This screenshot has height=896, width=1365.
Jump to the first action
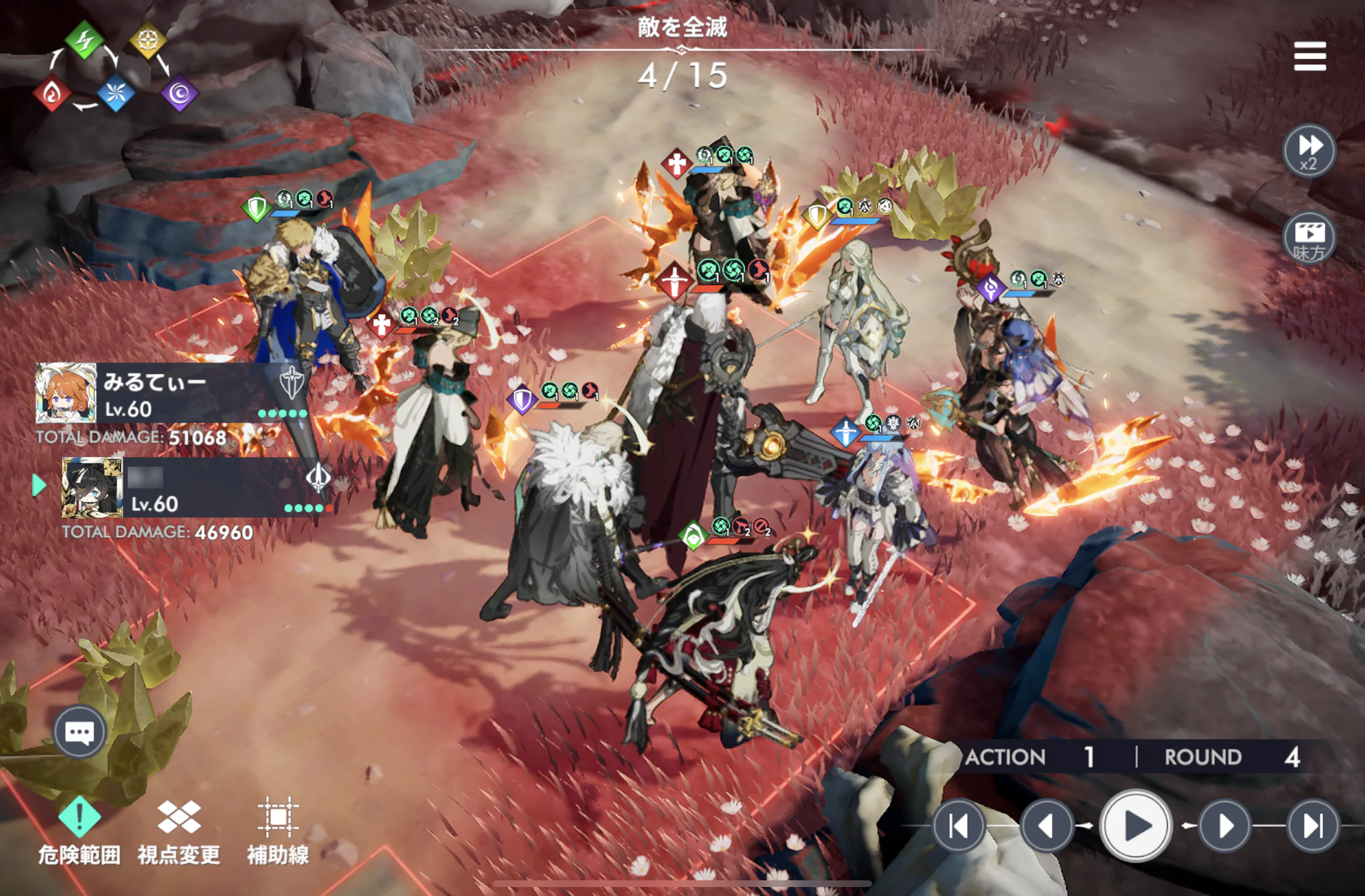point(958,826)
